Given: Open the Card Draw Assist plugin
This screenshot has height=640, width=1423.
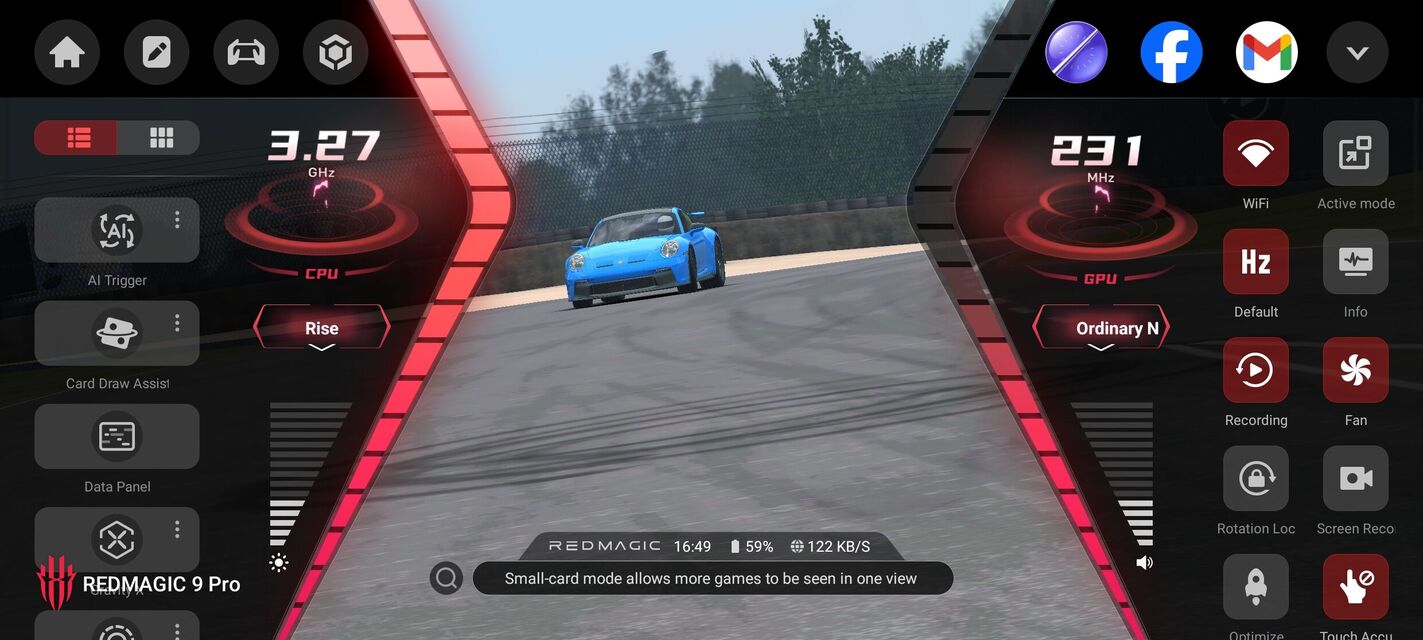Looking at the screenshot, I should pyautogui.click(x=117, y=334).
